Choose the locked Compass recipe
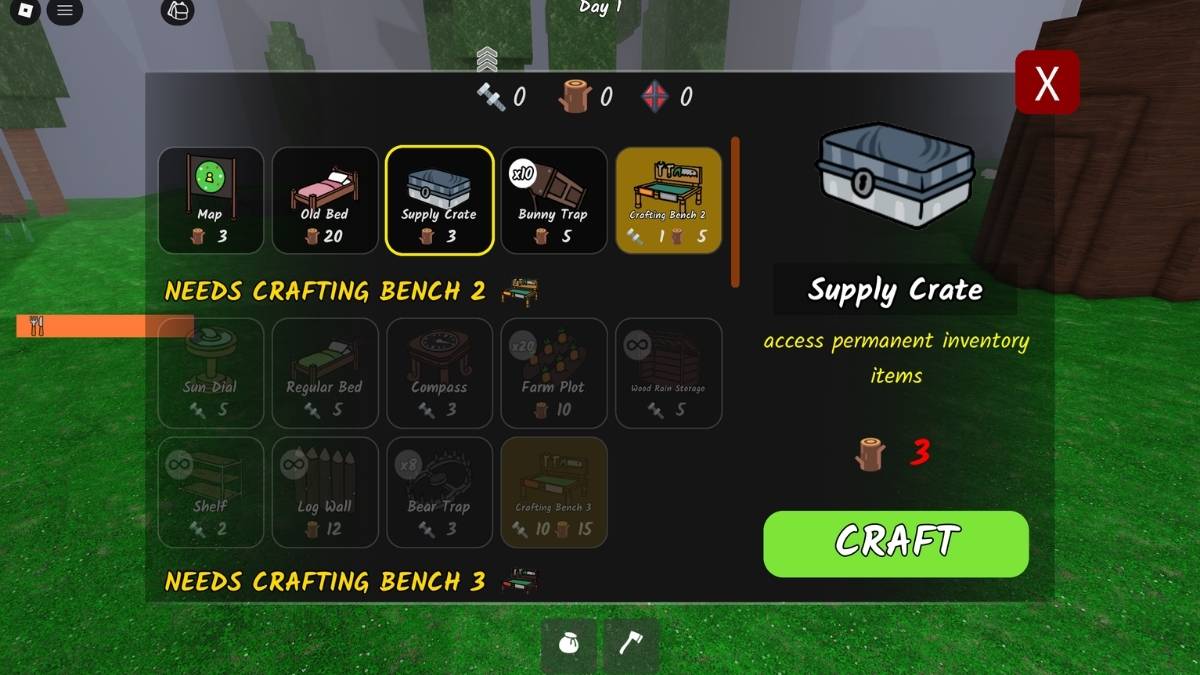 tap(439, 372)
